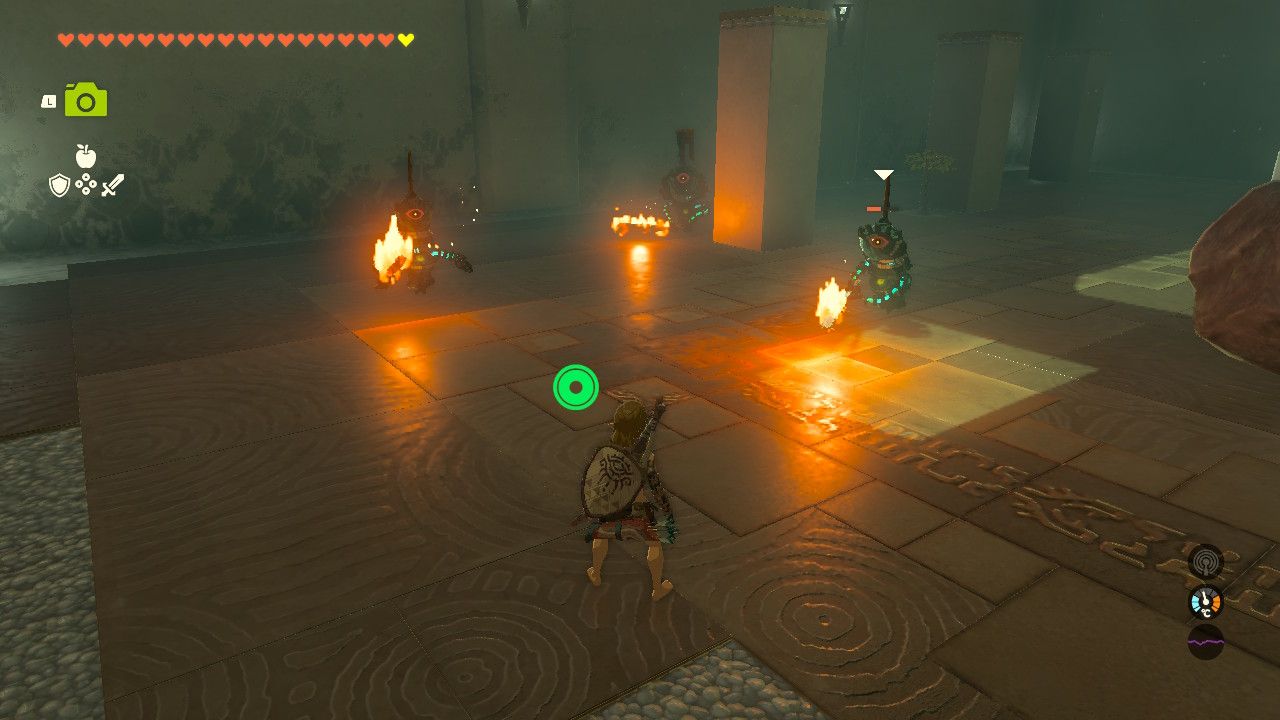Click the apple food icon in the HUD
The width and height of the screenshot is (1280, 720).
point(85,158)
